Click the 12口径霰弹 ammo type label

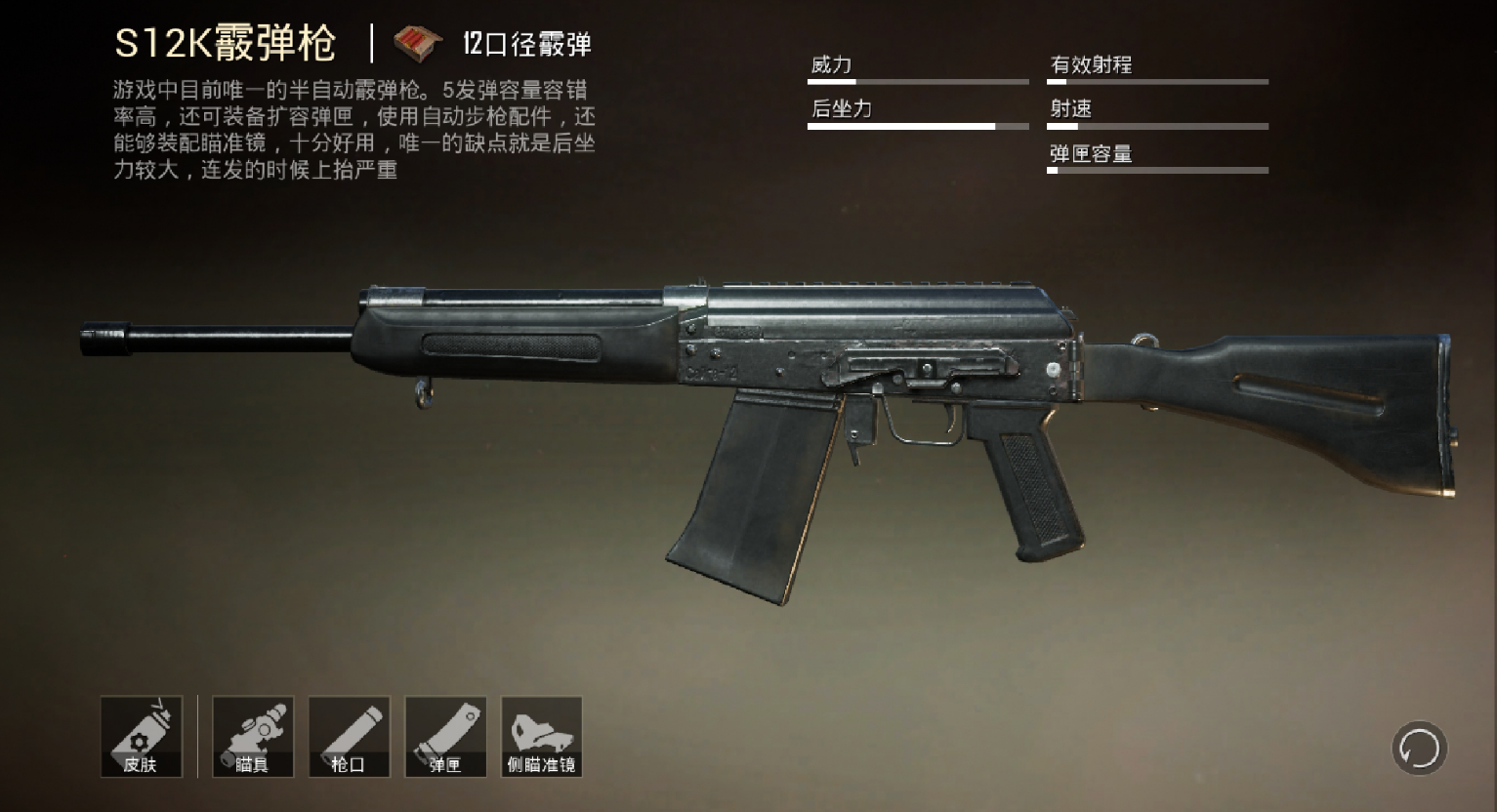pyautogui.click(x=527, y=43)
